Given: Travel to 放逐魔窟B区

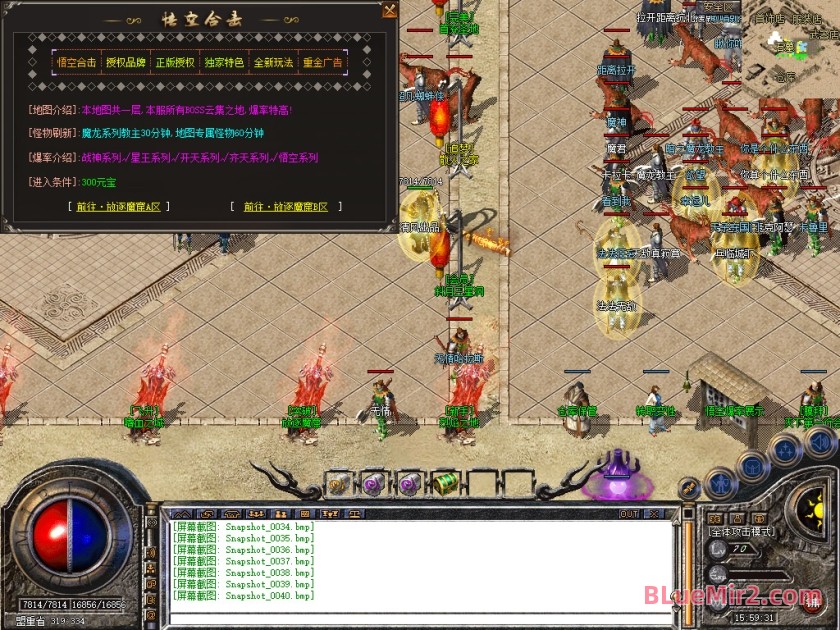Looking at the screenshot, I should [x=285, y=207].
